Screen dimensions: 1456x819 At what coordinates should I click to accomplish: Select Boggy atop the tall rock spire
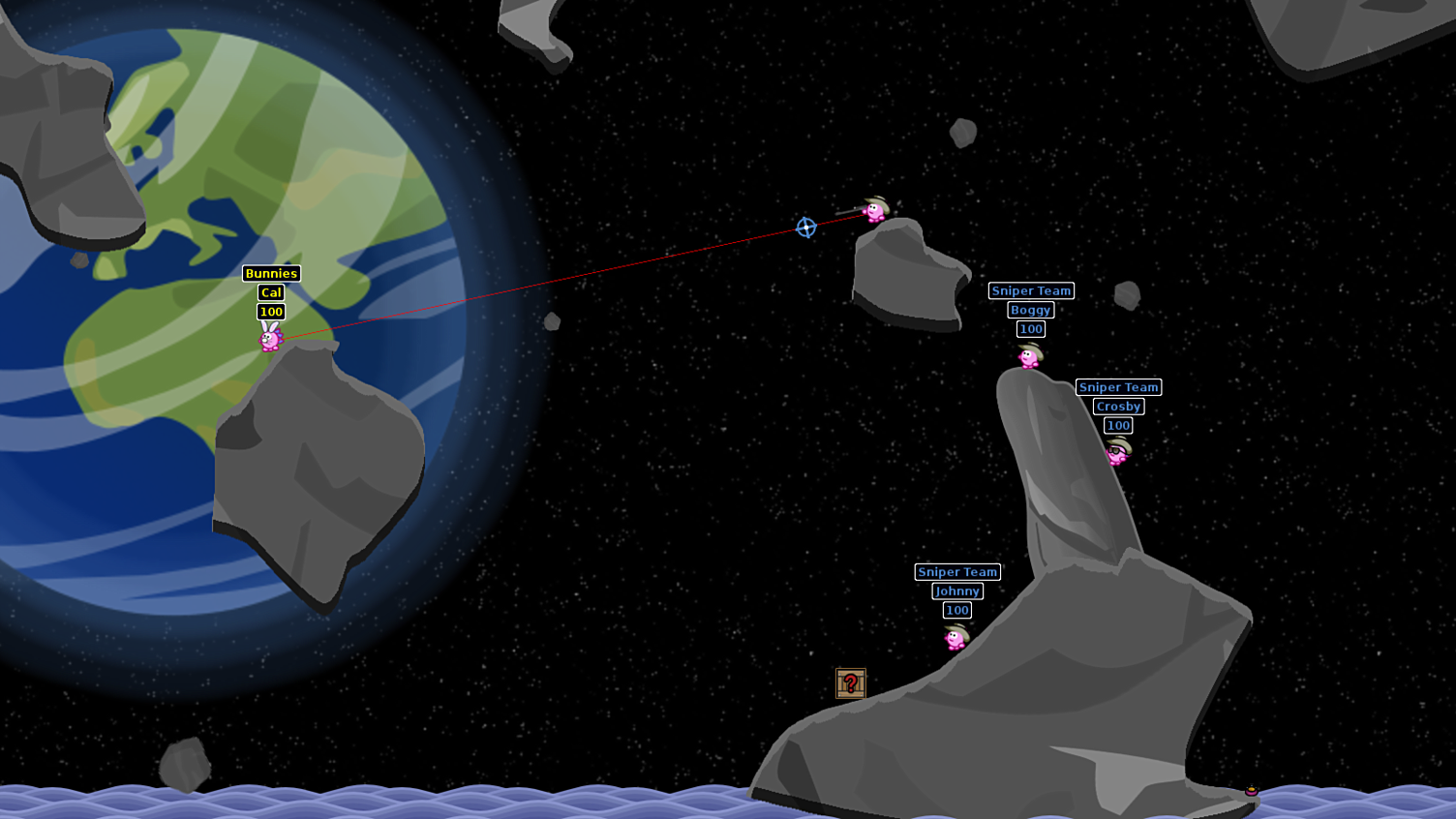pos(1027,358)
